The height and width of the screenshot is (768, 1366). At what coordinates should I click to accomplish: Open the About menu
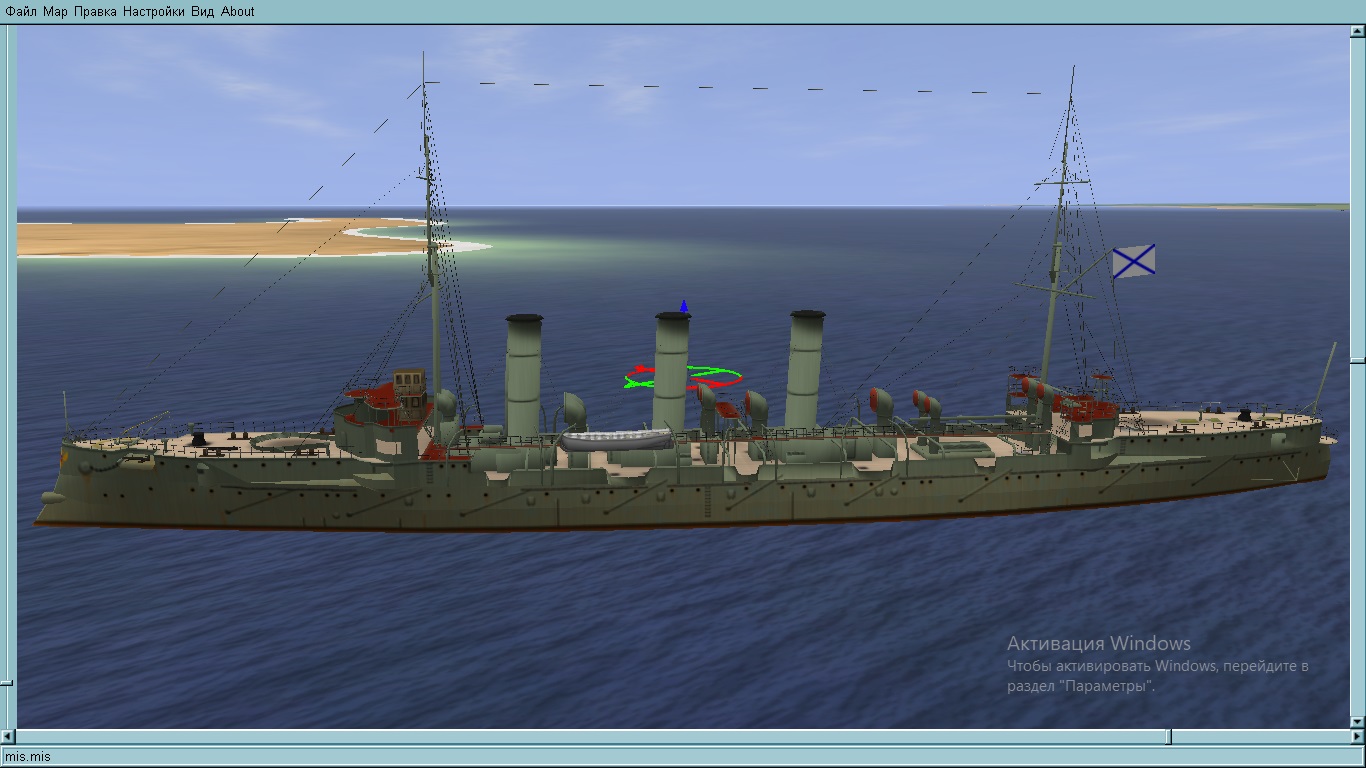tap(238, 12)
